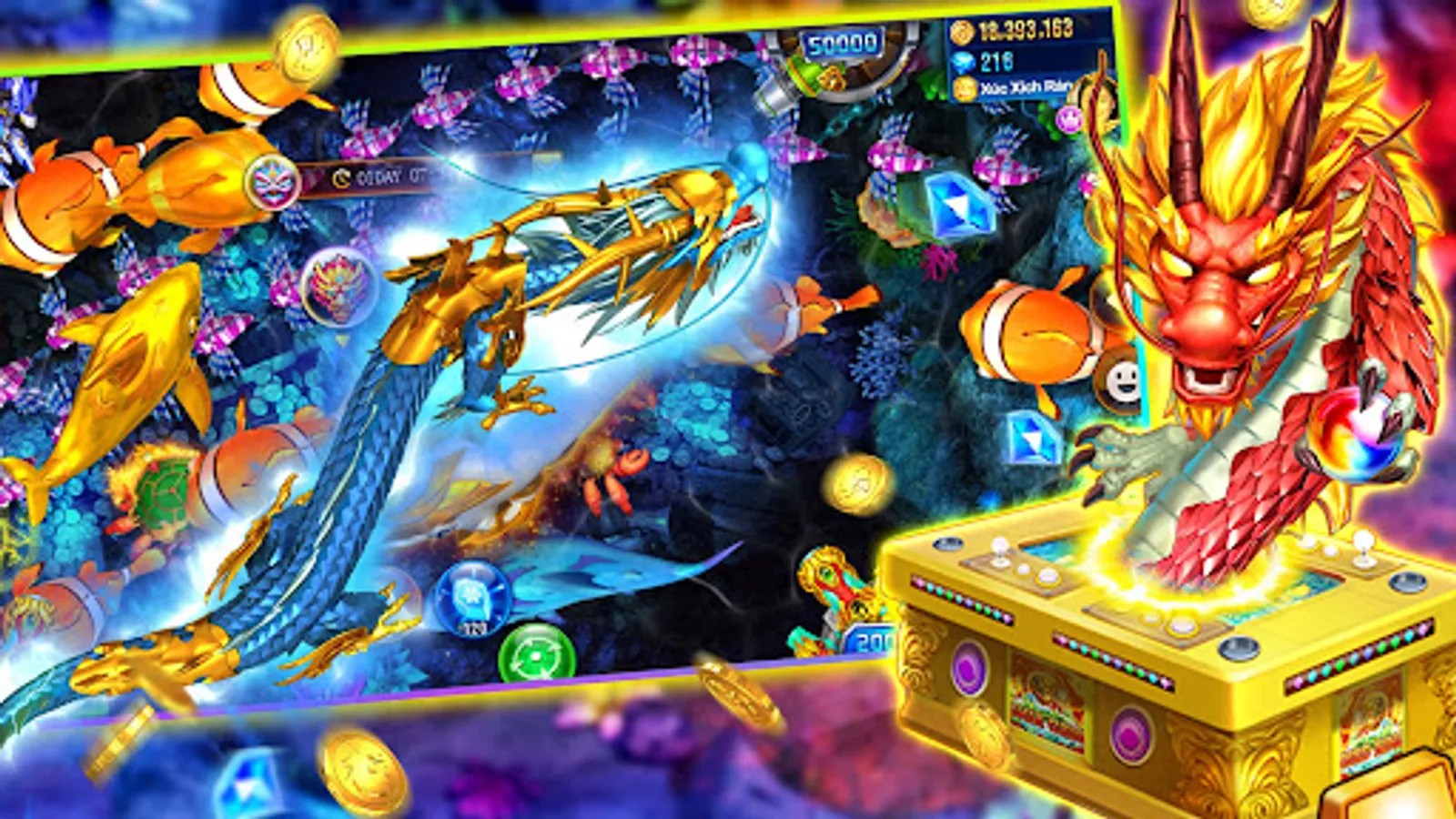Open the 50000 bet amount selector
This screenshot has height=819, width=1456.
tap(842, 41)
